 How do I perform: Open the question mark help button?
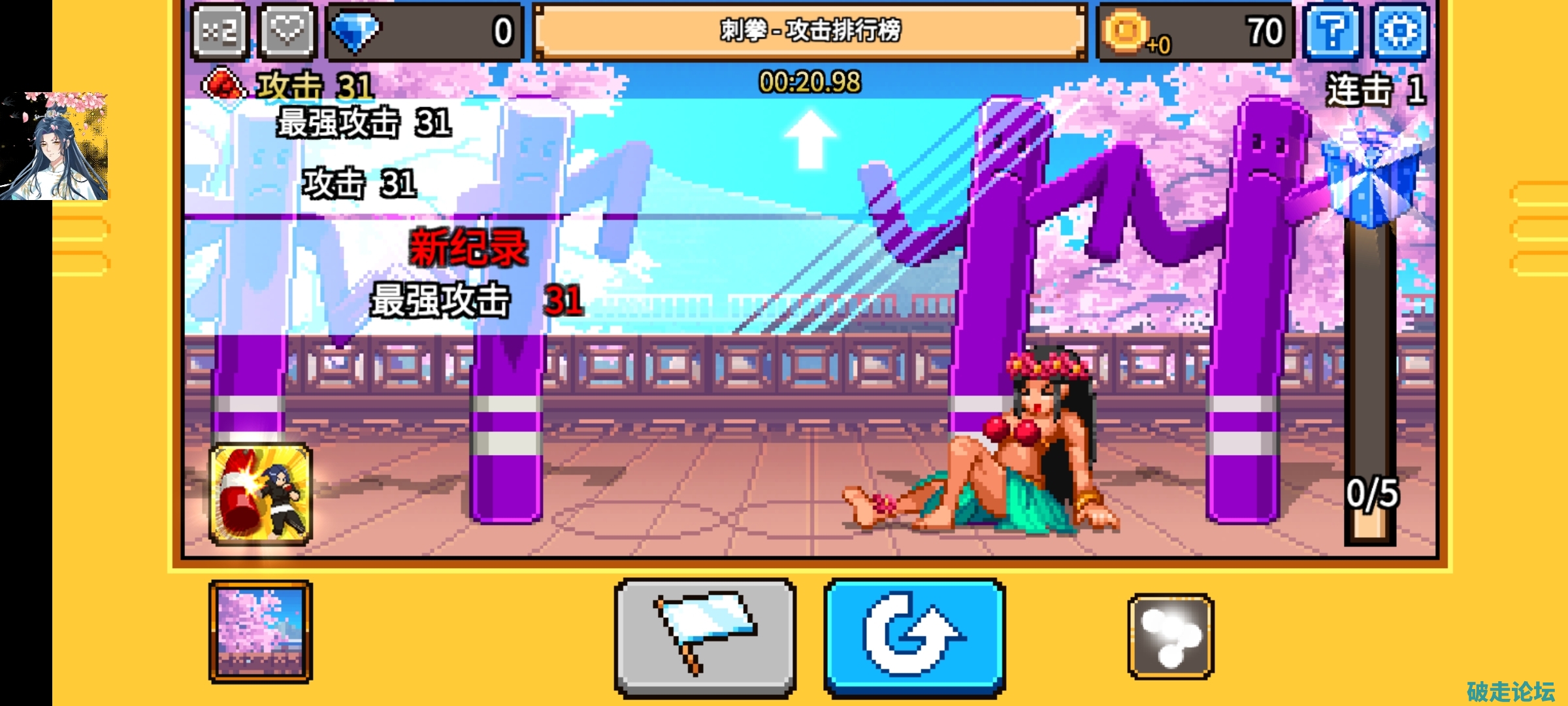click(1333, 31)
